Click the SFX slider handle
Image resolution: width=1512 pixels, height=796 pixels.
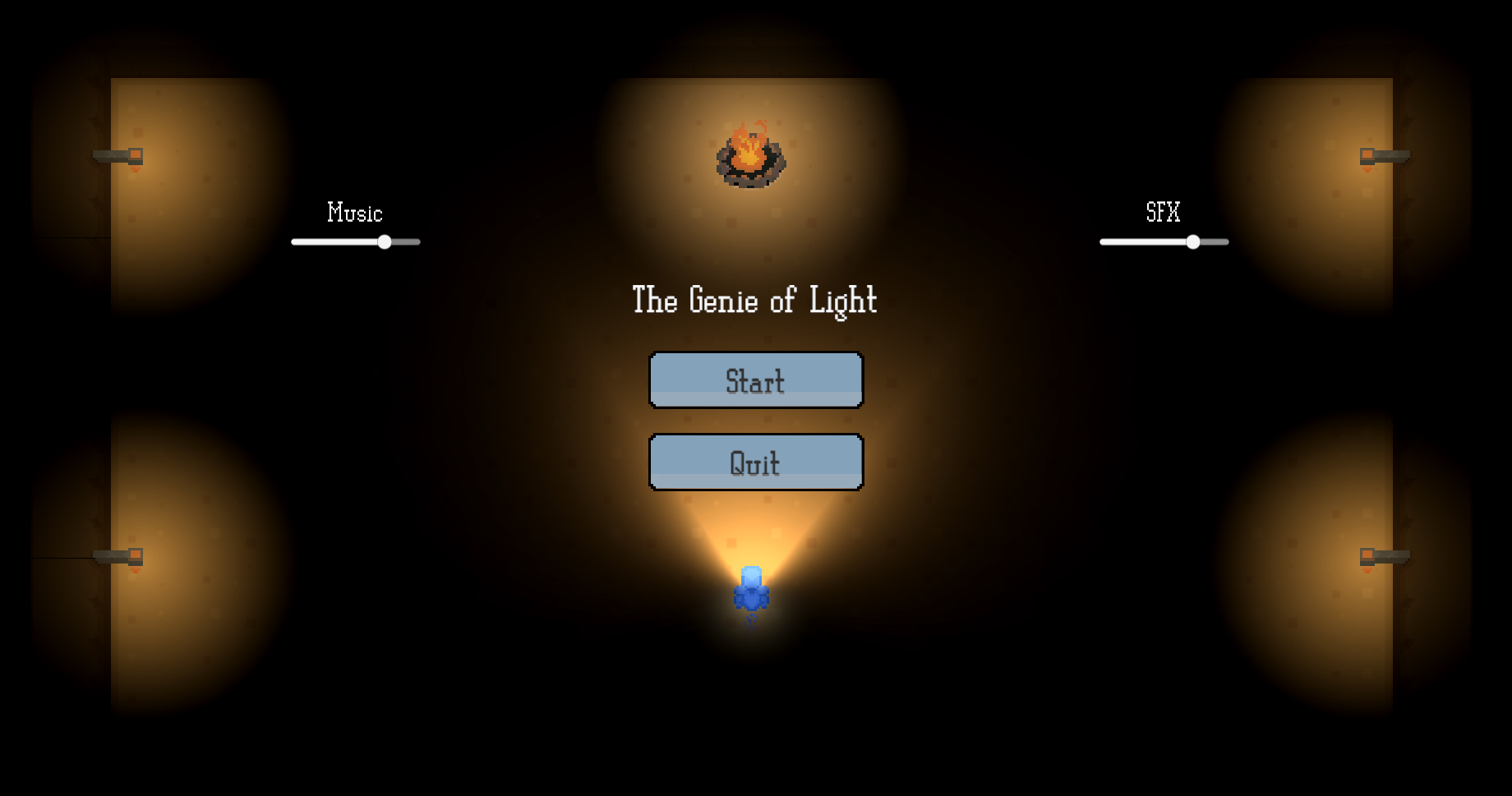(1193, 242)
